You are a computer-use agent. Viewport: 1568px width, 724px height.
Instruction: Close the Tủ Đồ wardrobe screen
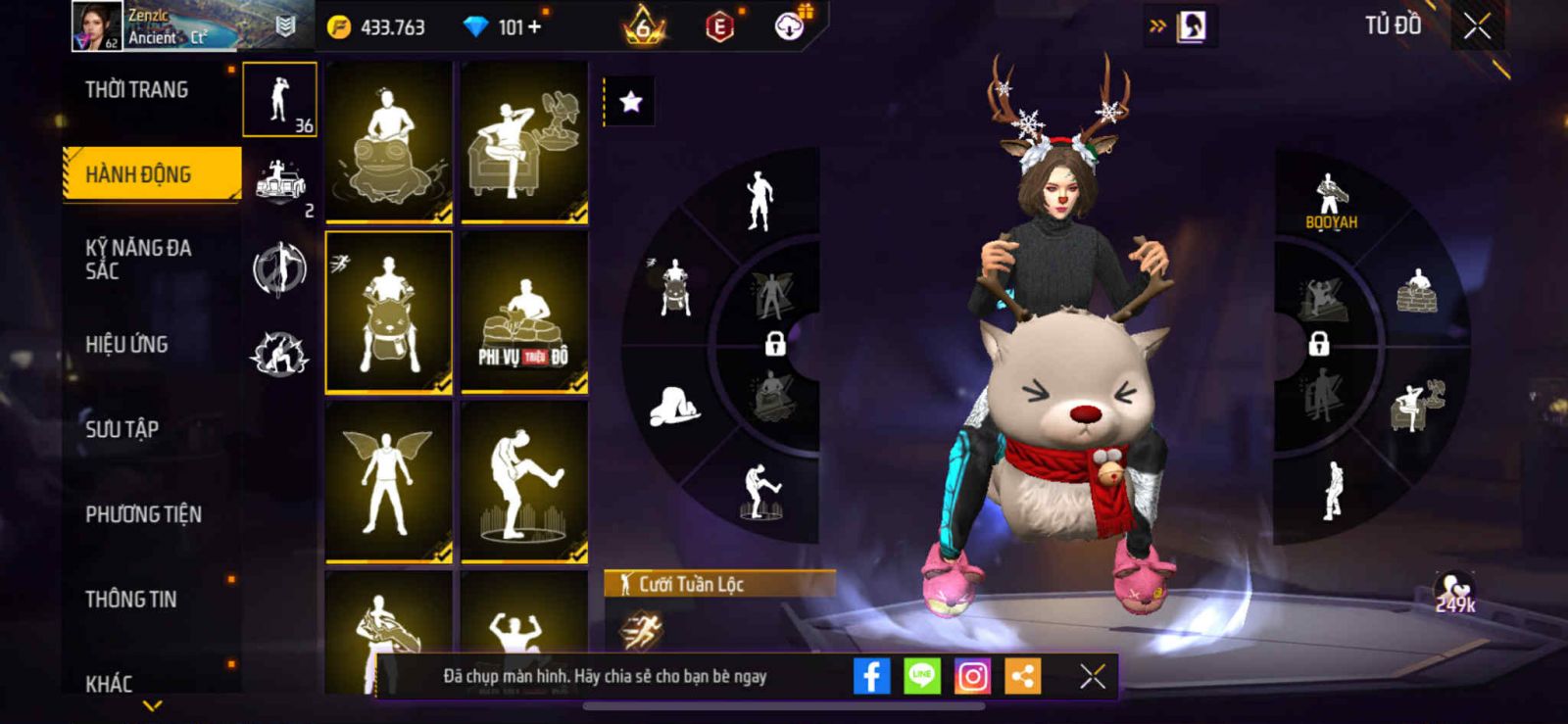1477,26
